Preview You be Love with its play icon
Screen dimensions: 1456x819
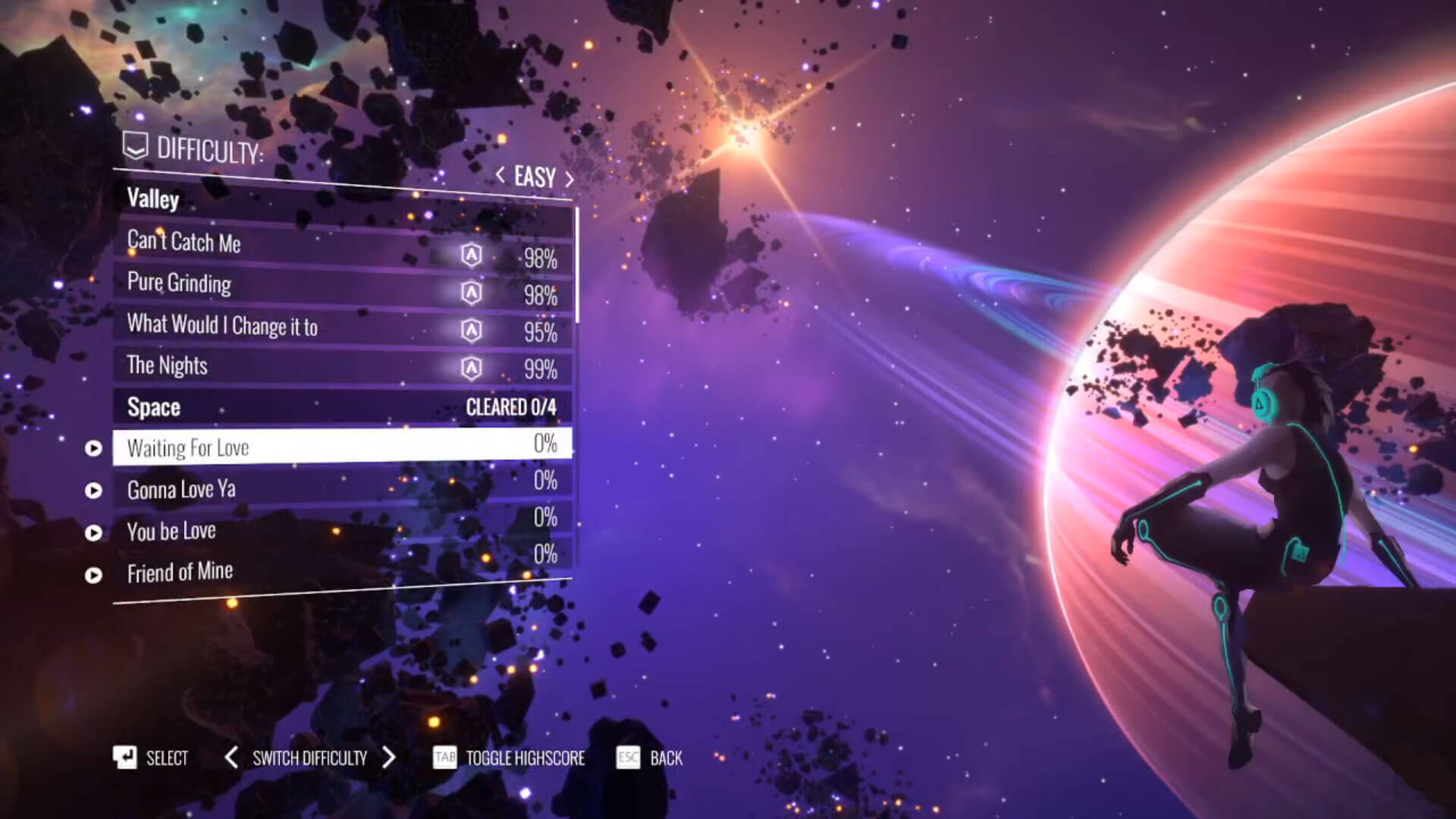[93, 533]
